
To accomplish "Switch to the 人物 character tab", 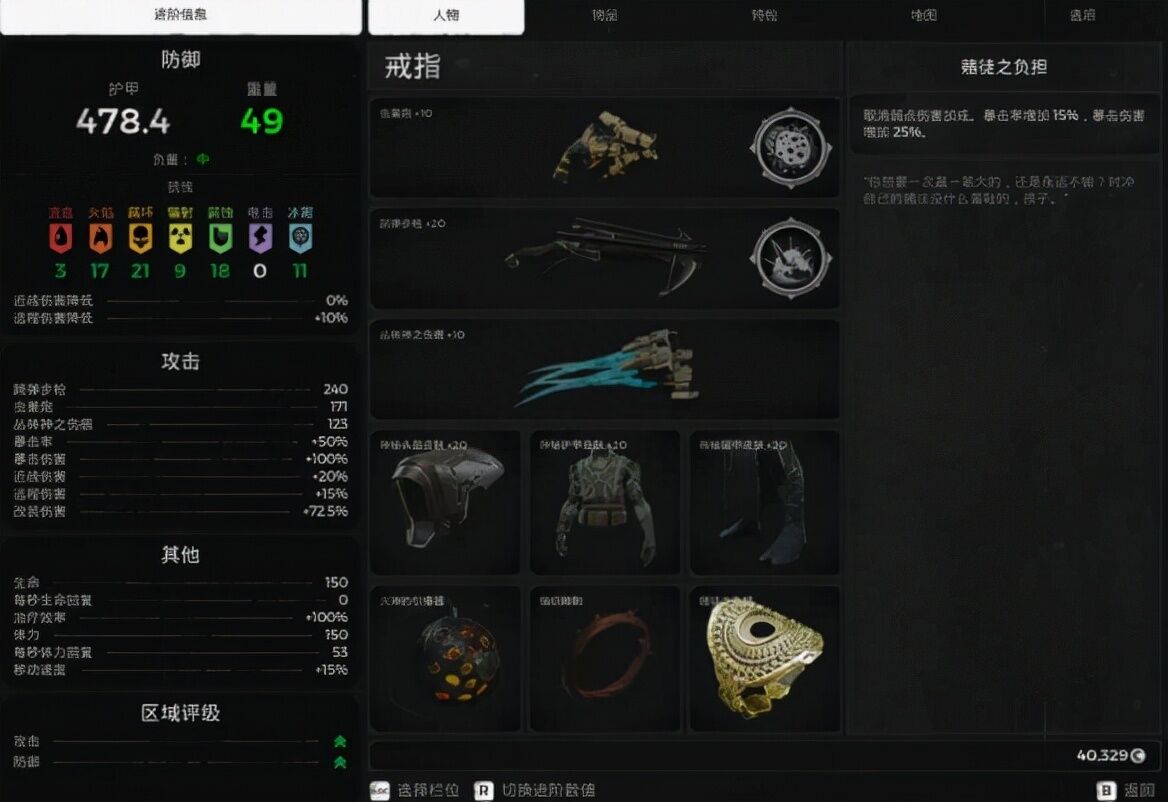I will coord(446,16).
